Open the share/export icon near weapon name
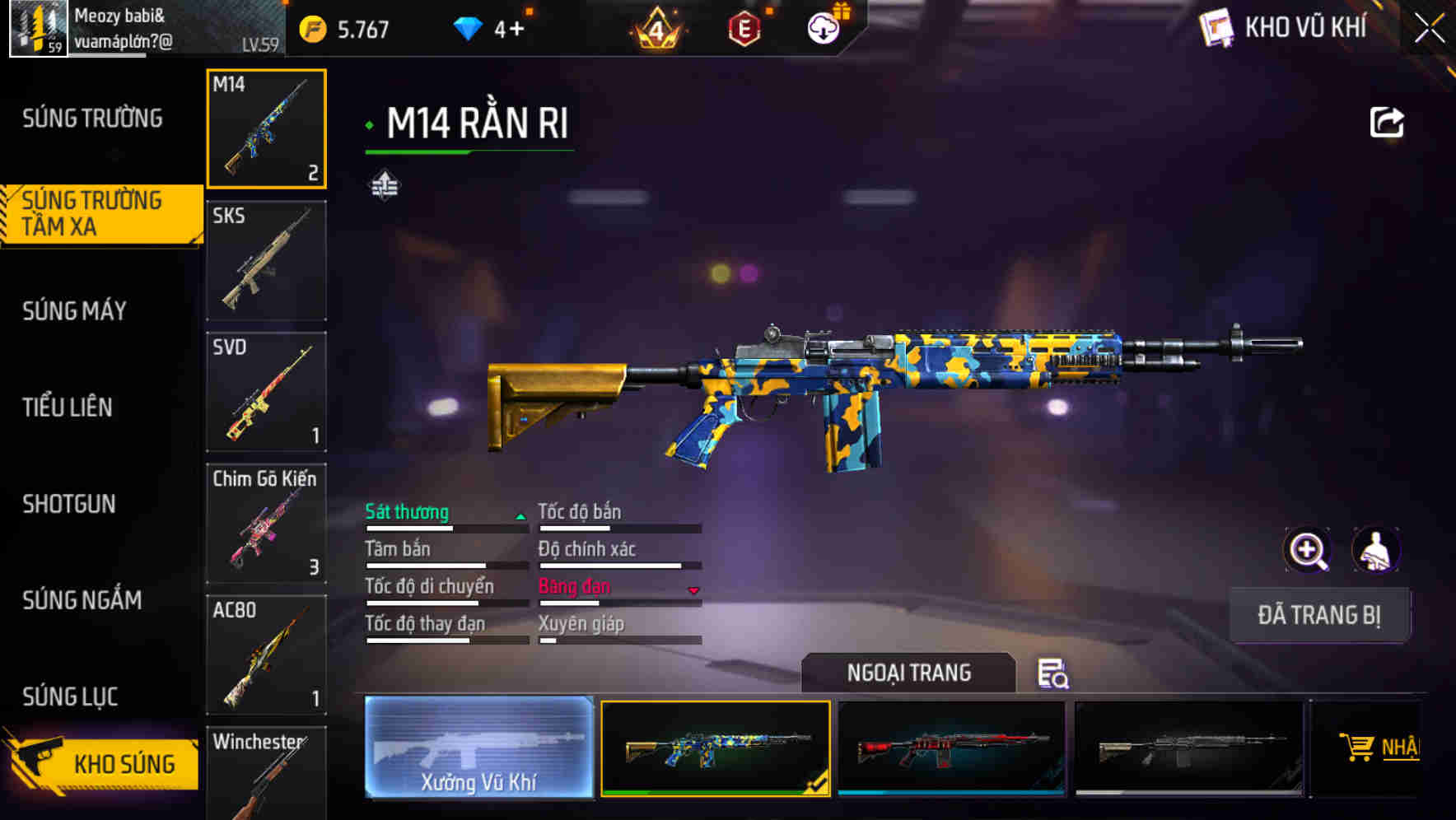This screenshot has height=820, width=1456. 1387,121
